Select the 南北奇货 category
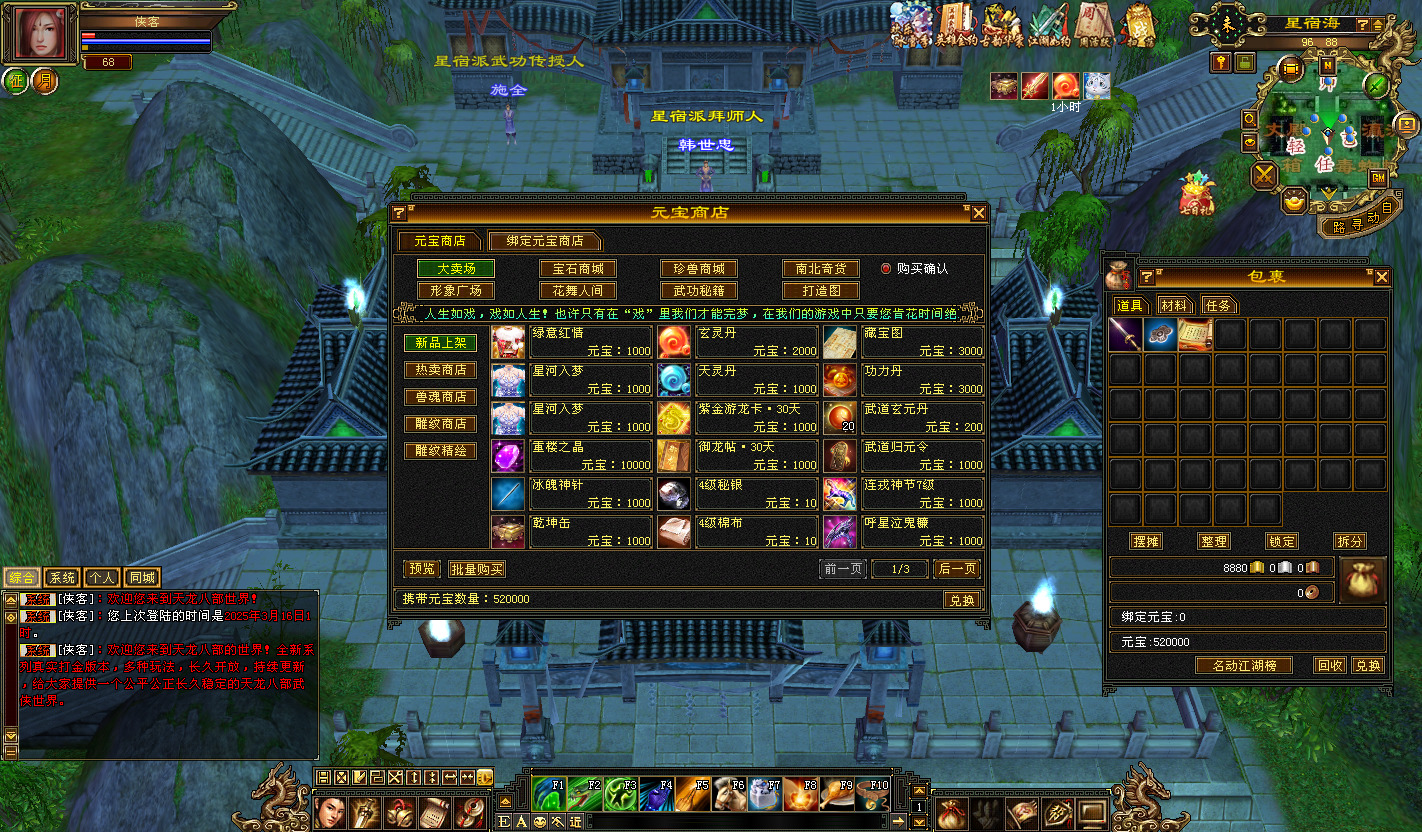This screenshot has width=1422, height=832. pyautogui.click(x=820, y=269)
